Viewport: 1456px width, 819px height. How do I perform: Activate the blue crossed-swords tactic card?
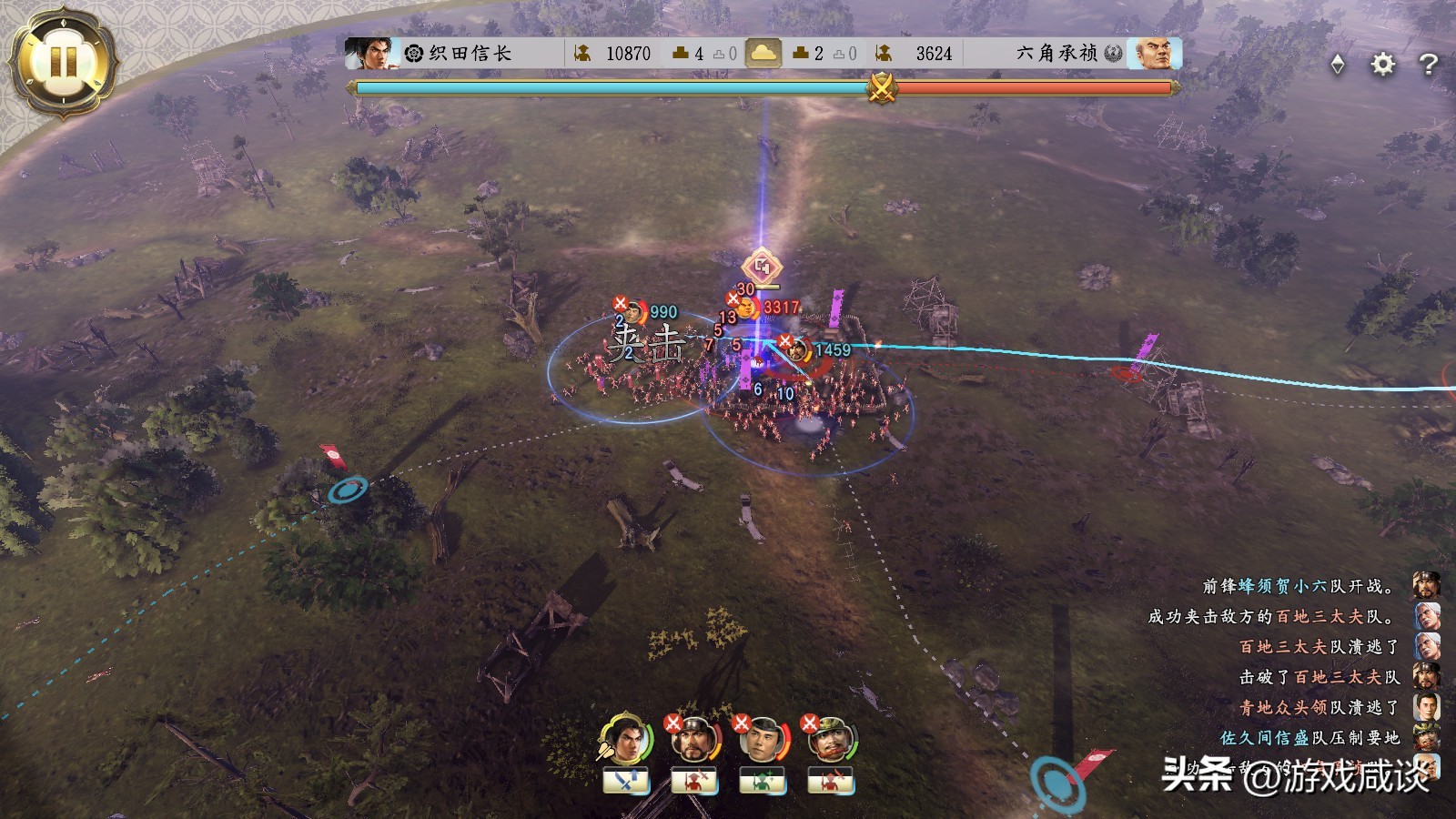(626, 781)
